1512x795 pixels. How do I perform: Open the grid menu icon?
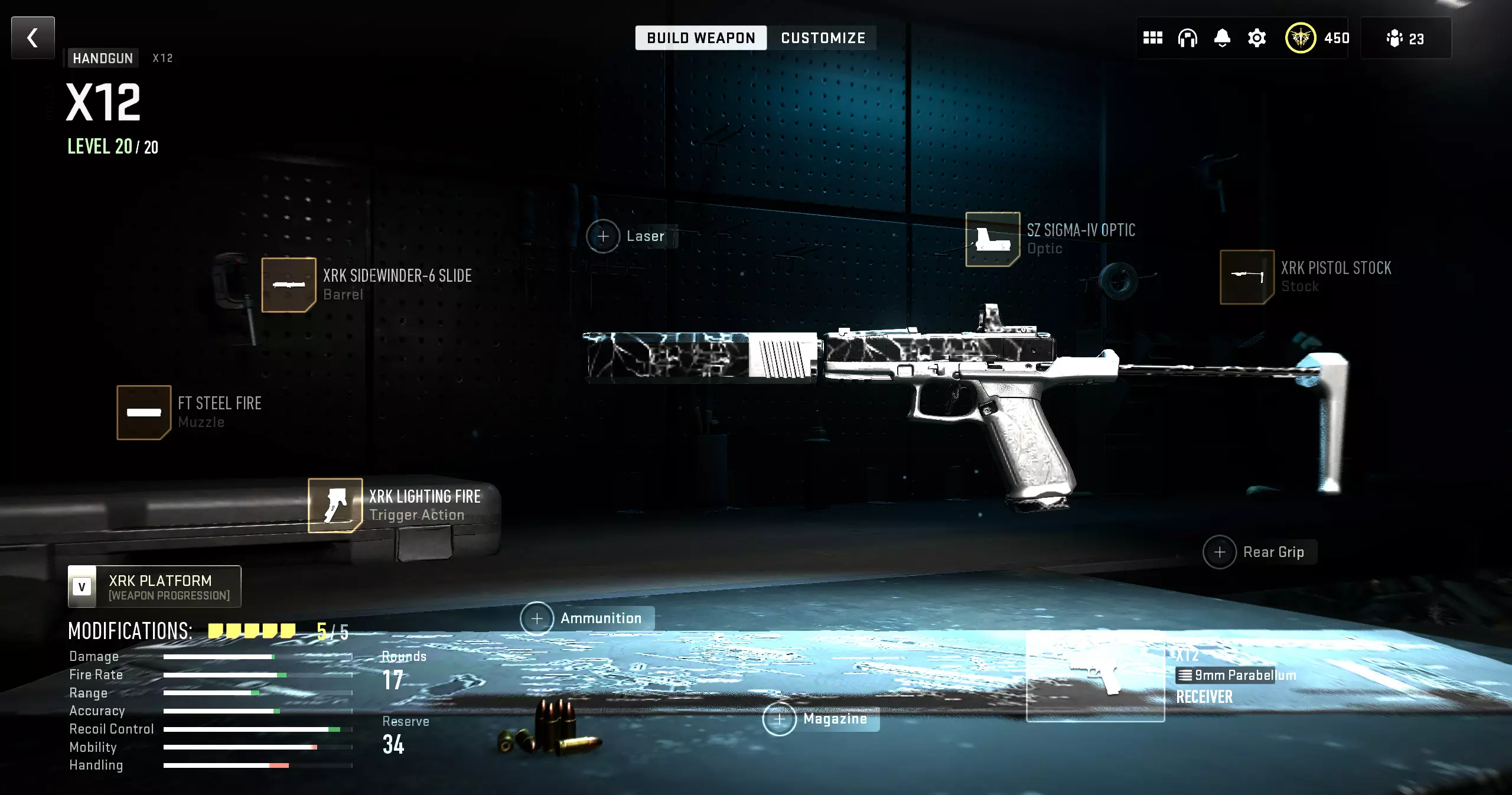[x=1152, y=38]
